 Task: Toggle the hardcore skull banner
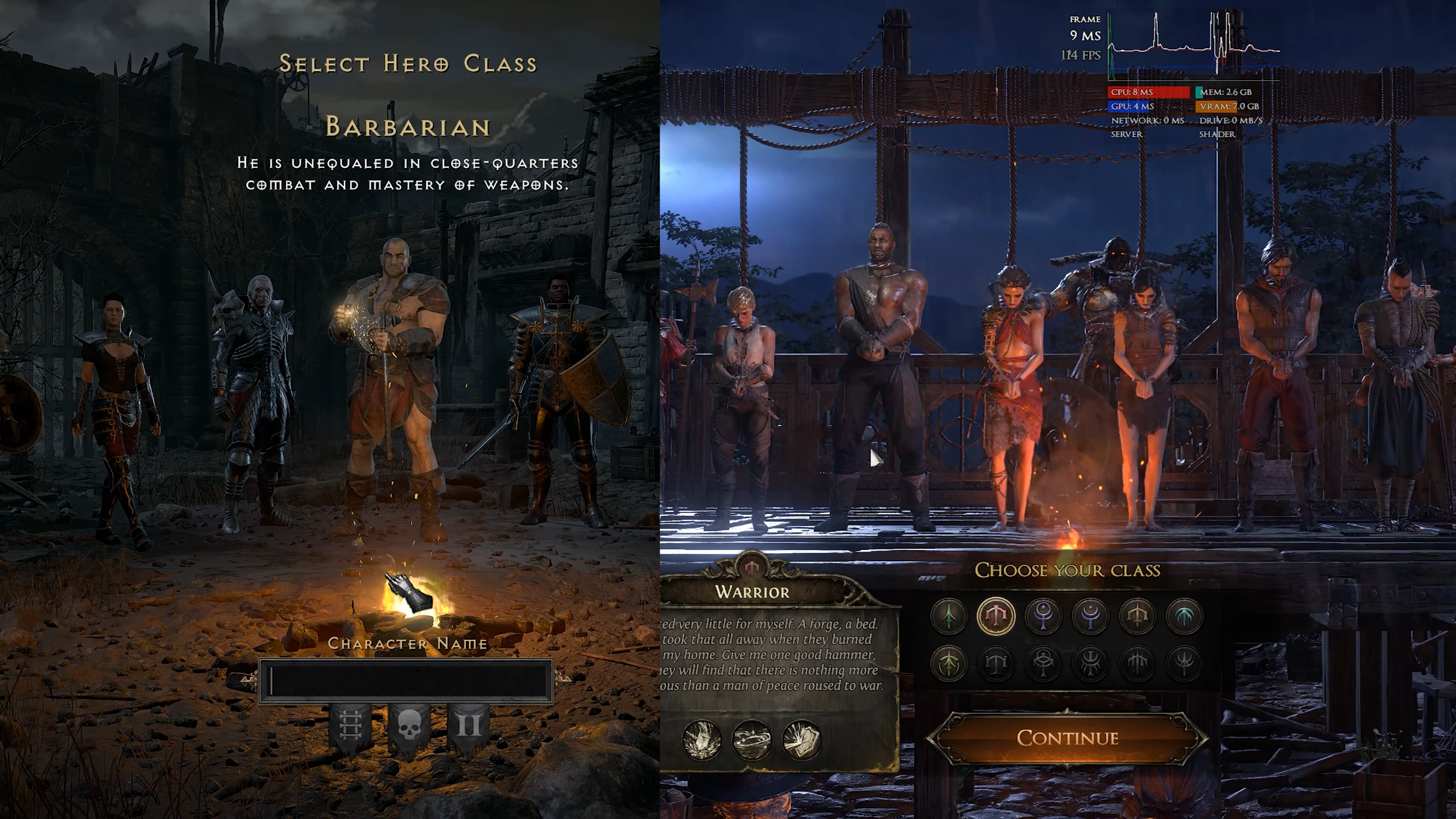pos(408,726)
